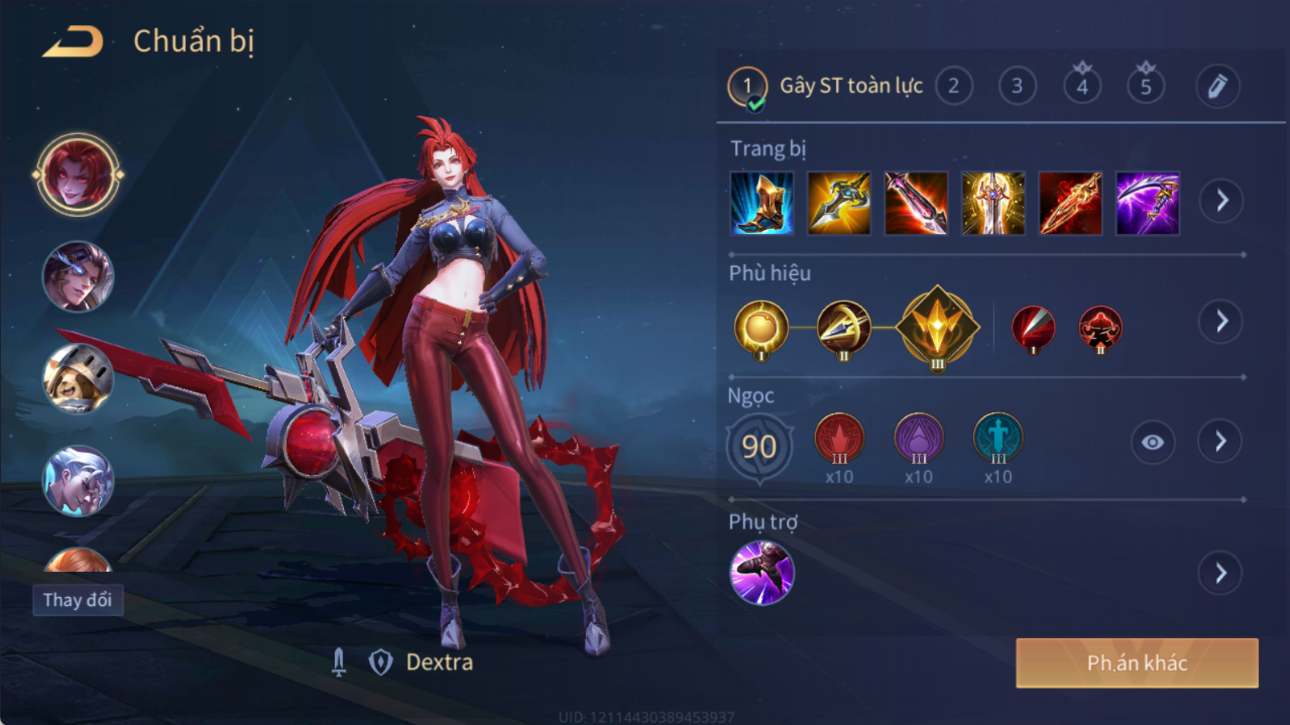Select the red-haired Dextra hero portrait
1290x725 pixels.
[77, 175]
